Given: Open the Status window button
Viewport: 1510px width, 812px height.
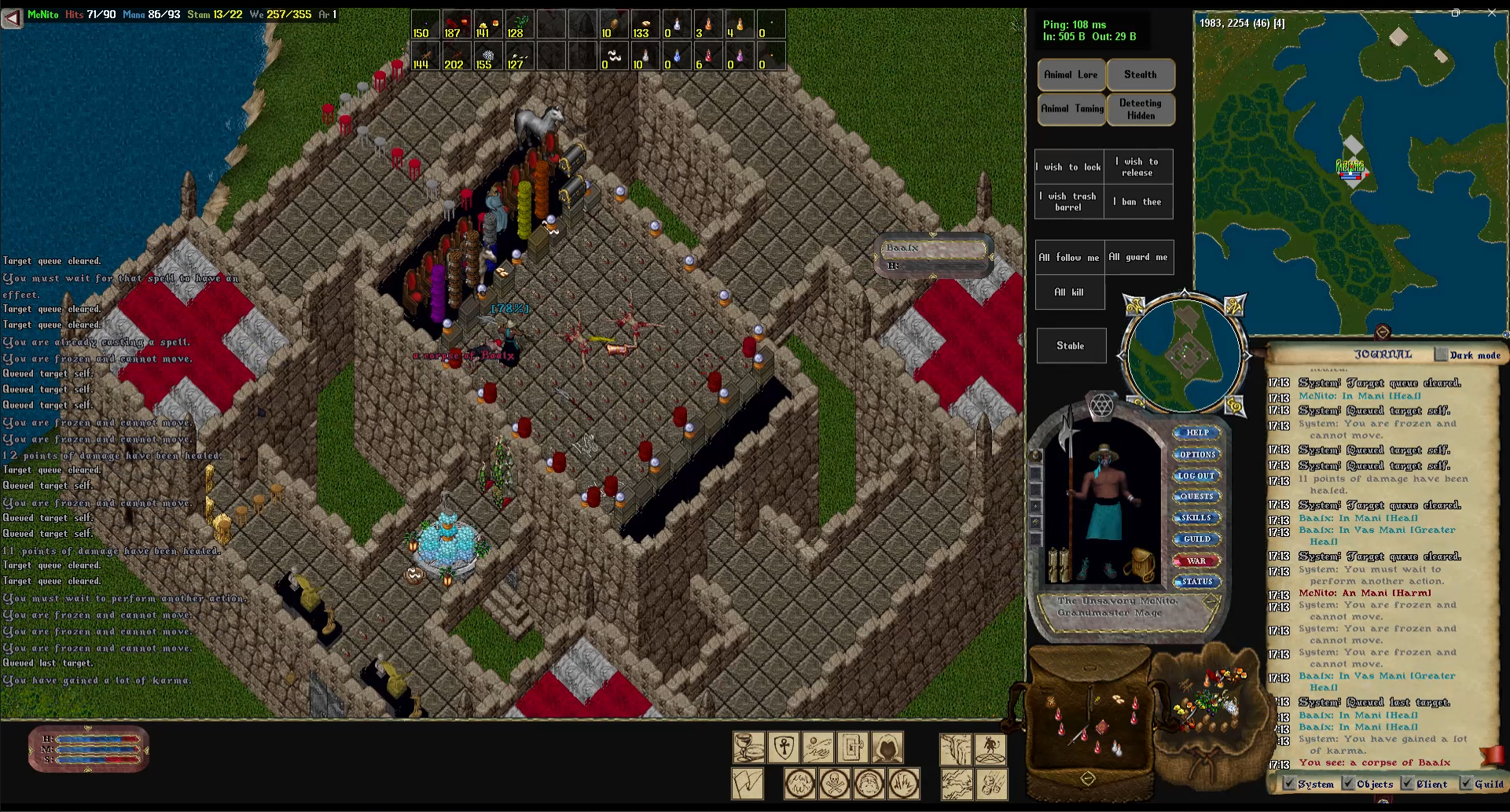Looking at the screenshot, I should click(x=1196, y=582).
